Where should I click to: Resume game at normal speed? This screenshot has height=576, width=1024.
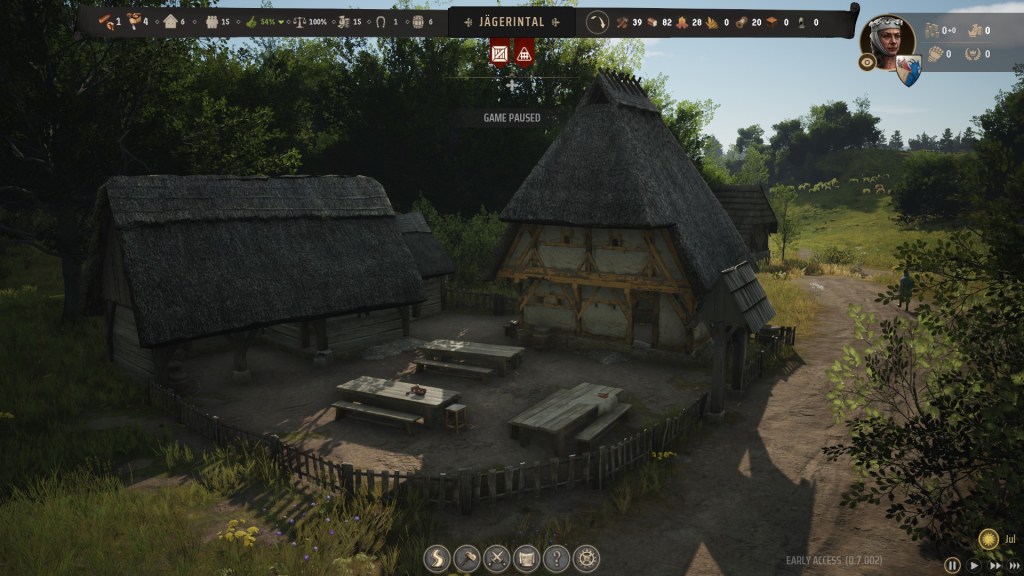(x=973, y=566)
